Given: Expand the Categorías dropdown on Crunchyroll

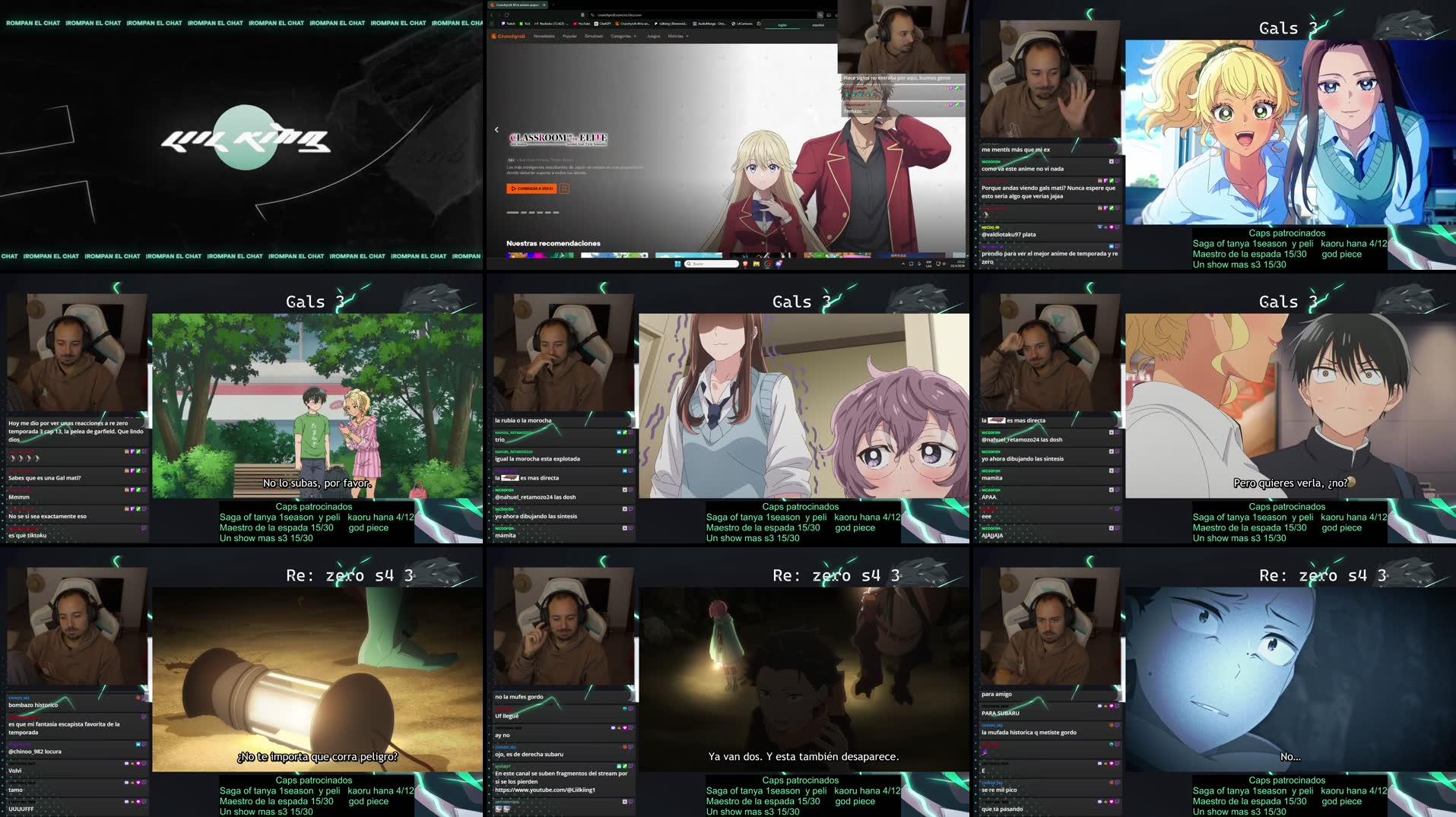Looking at the screenshot, I should point(623,36).
